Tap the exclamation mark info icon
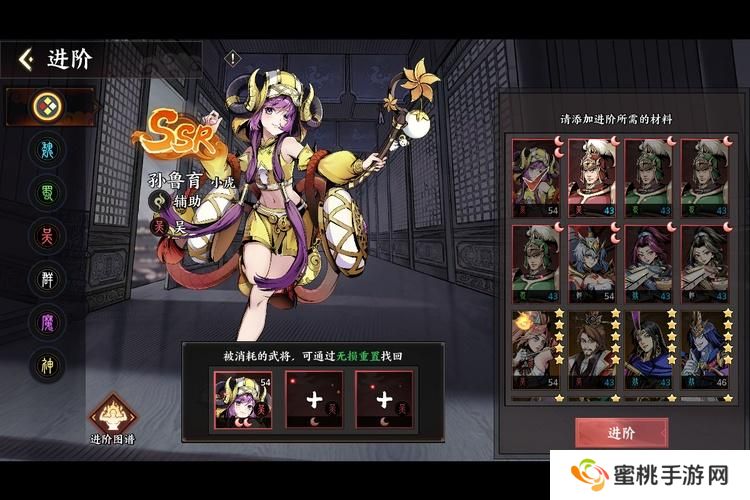This screenshot has height=500, width=750. (233, 58)
